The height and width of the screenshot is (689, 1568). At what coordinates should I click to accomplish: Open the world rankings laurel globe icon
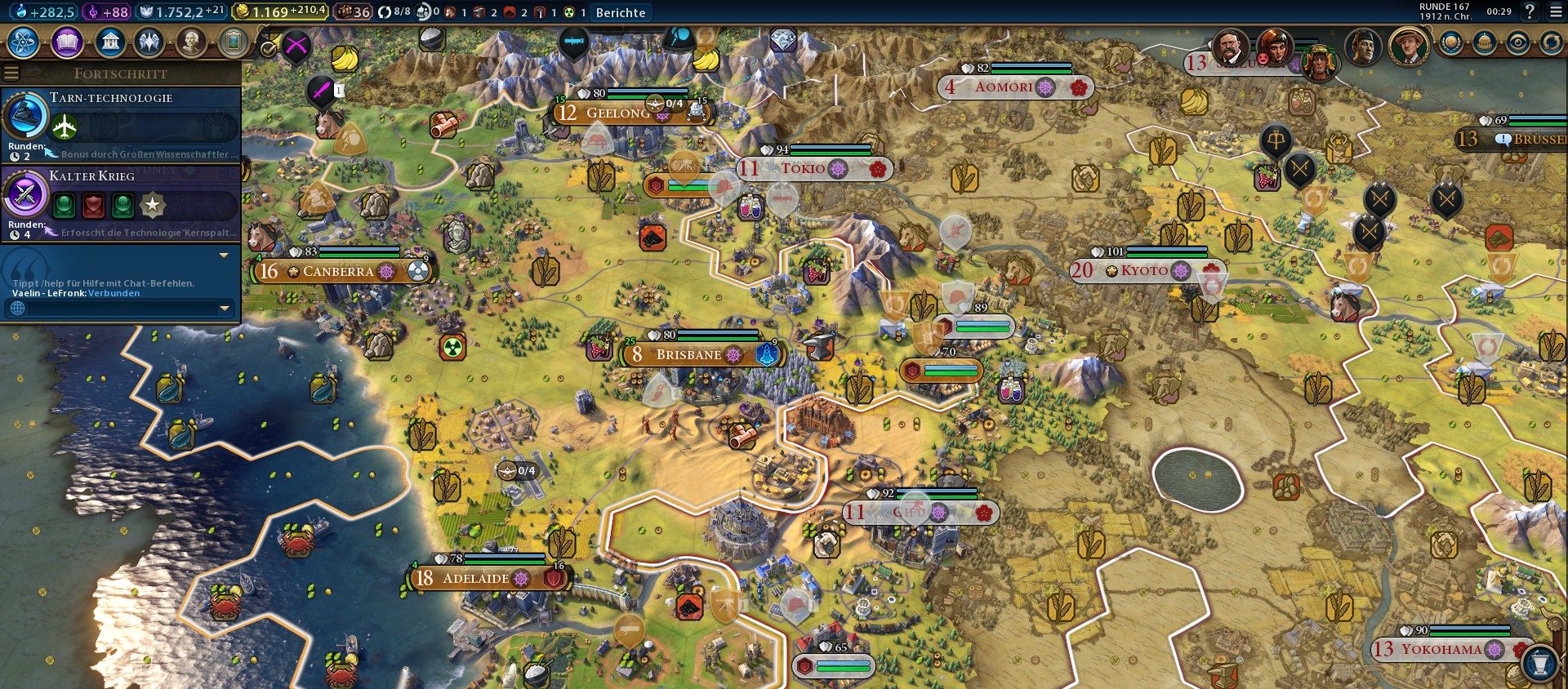point(1451,43)
